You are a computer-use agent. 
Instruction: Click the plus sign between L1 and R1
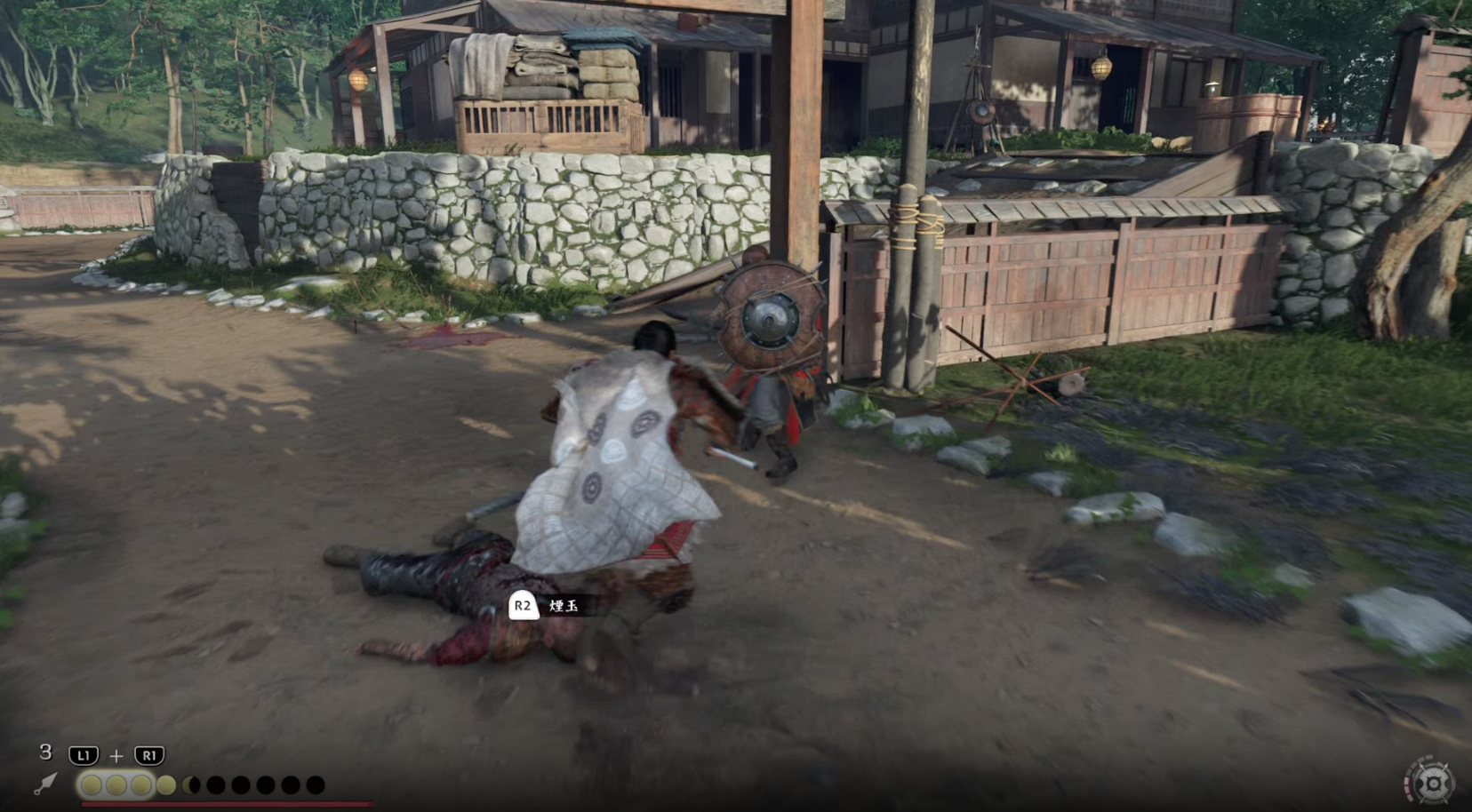point(117,755)
